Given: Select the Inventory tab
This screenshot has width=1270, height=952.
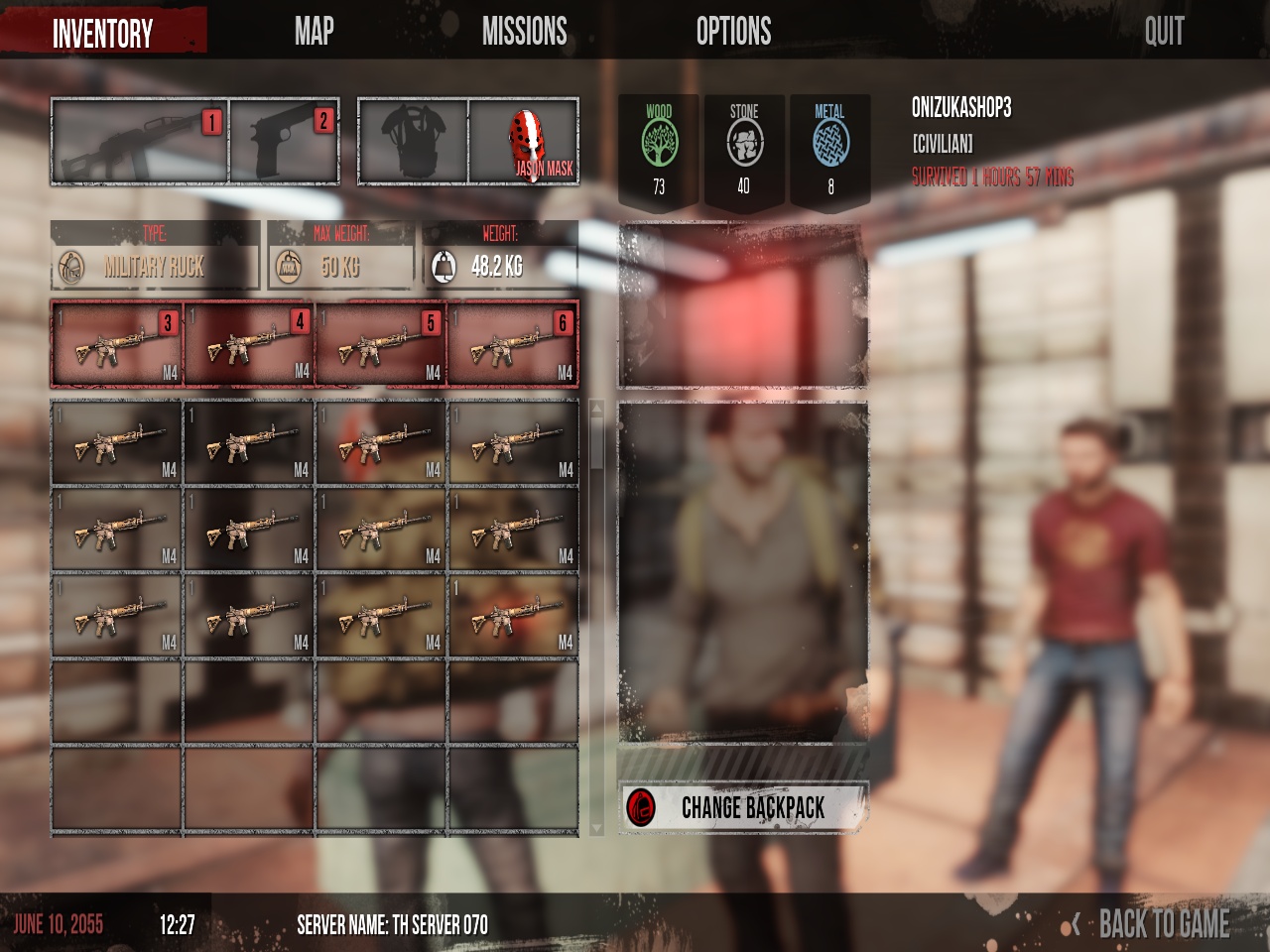Looking at the screenshot, I should [x=103, y=34].
